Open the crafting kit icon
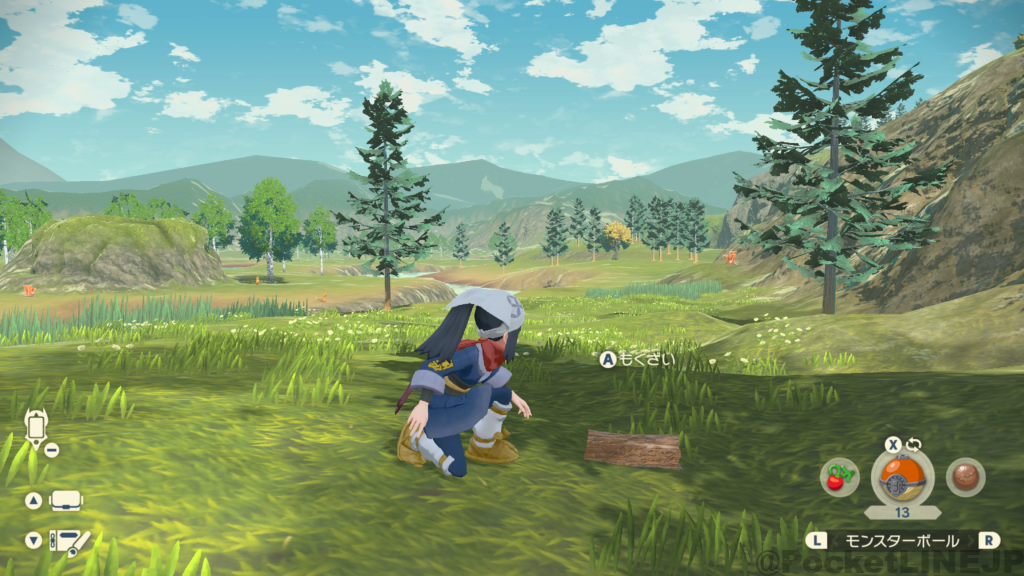1024x576 pixels. point(69,541)
